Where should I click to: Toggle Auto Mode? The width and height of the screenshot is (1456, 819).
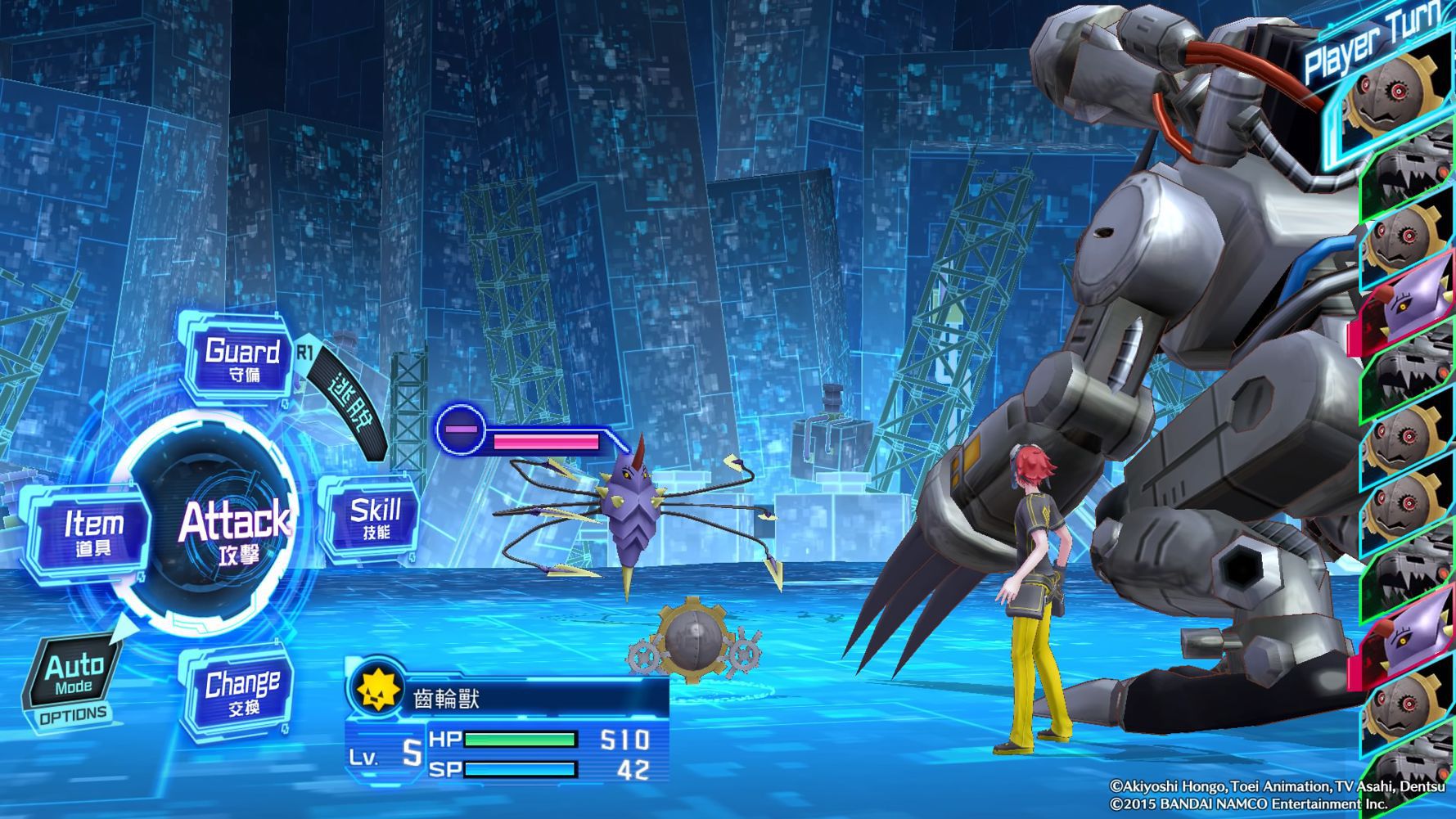[74, 673]
